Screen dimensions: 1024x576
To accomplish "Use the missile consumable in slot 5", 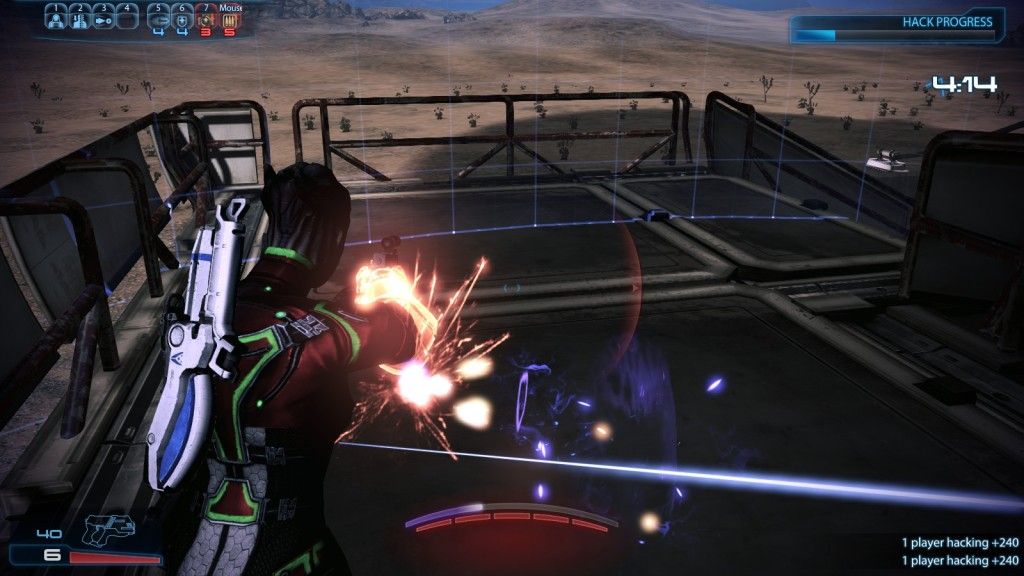I will click(x=159, y=18).
